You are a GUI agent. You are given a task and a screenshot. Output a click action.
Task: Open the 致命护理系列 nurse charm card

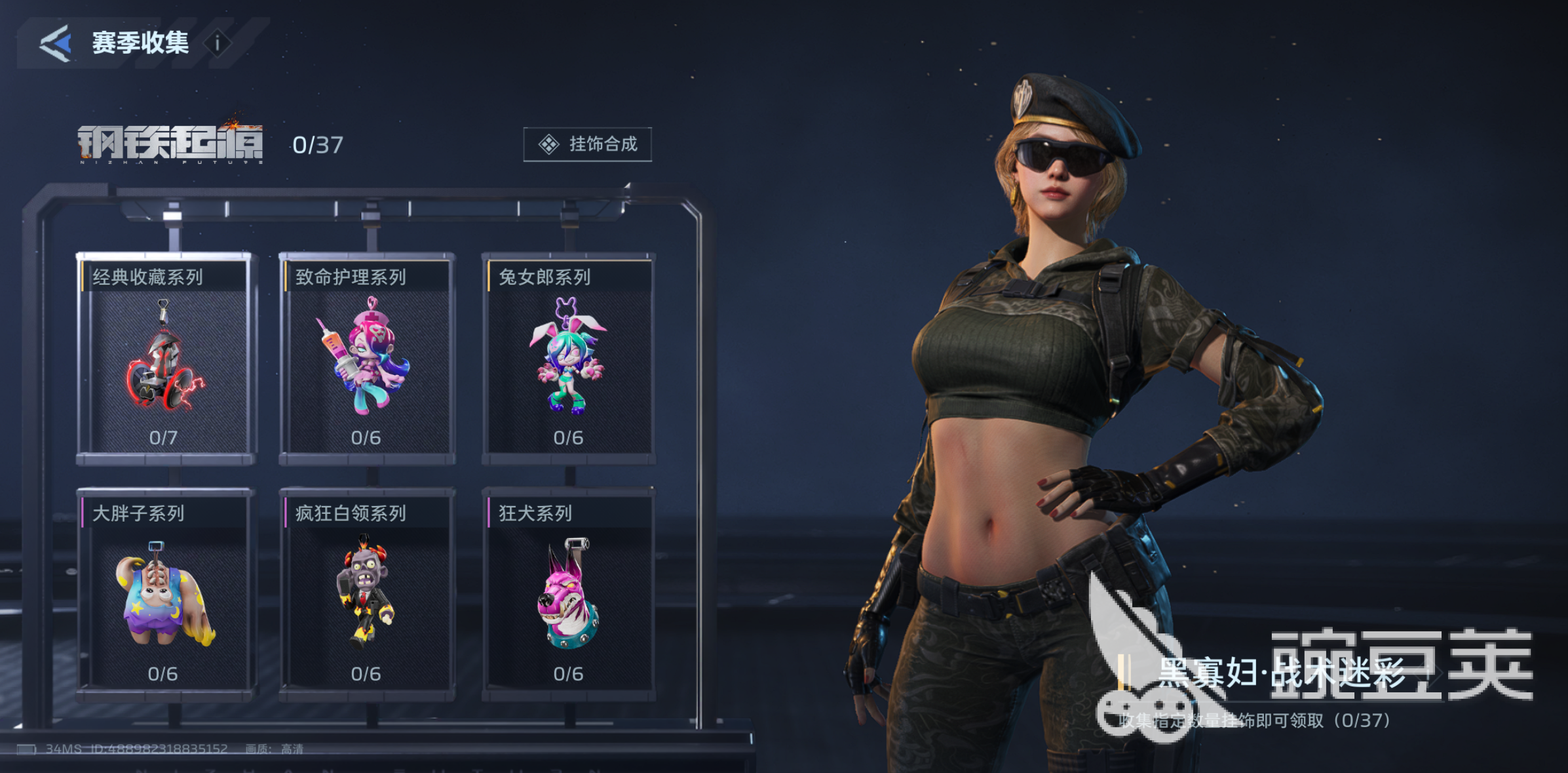pos(366,357)
